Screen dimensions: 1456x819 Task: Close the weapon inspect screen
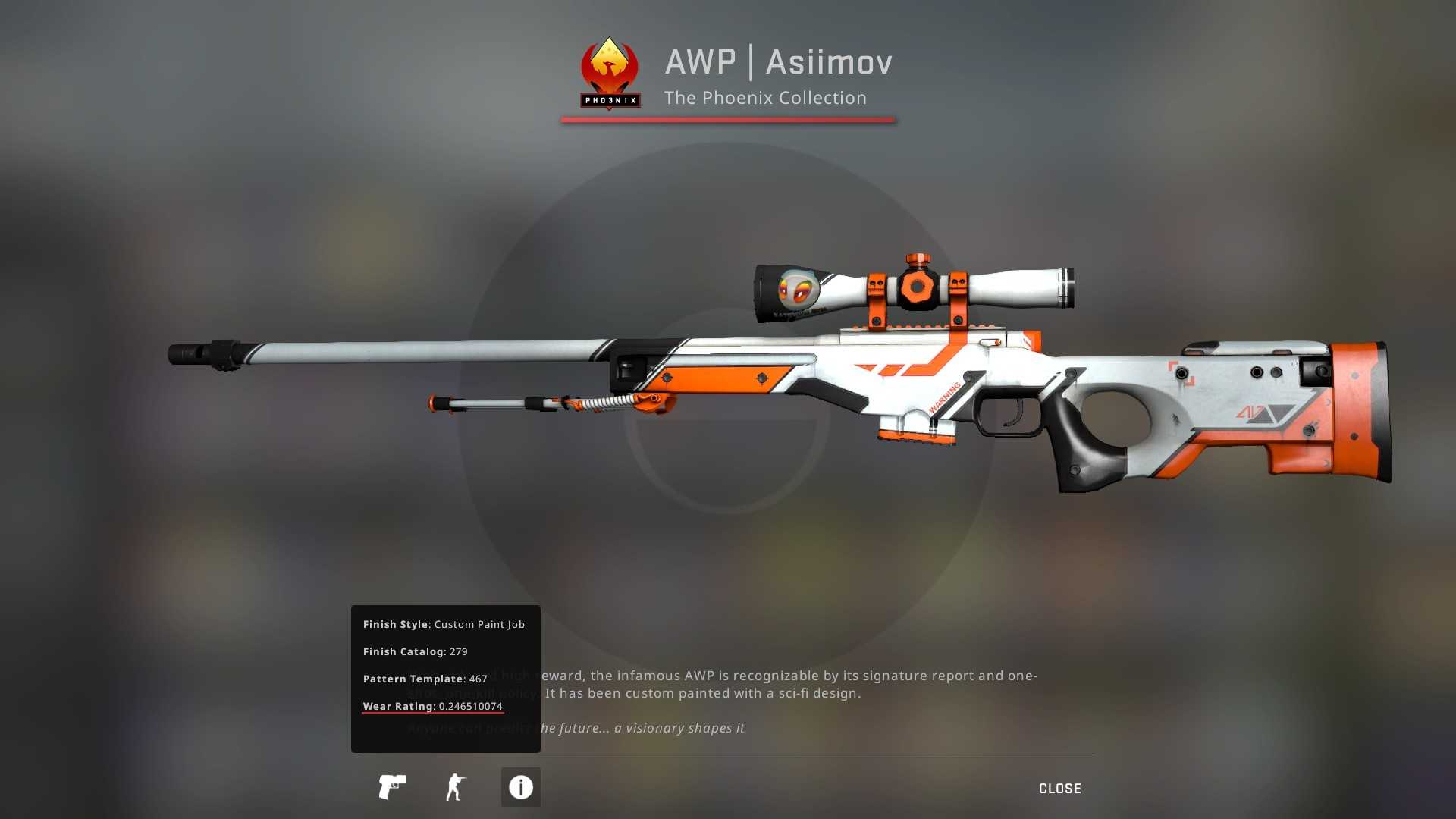point(1059,789)
